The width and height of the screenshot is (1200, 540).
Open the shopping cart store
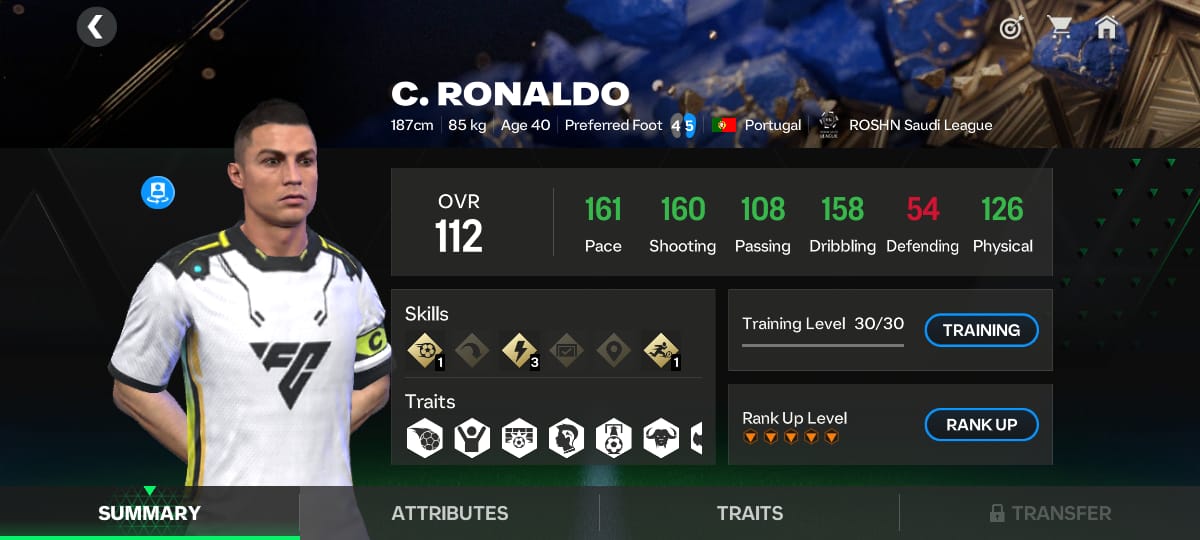[x=1060, y=28]
